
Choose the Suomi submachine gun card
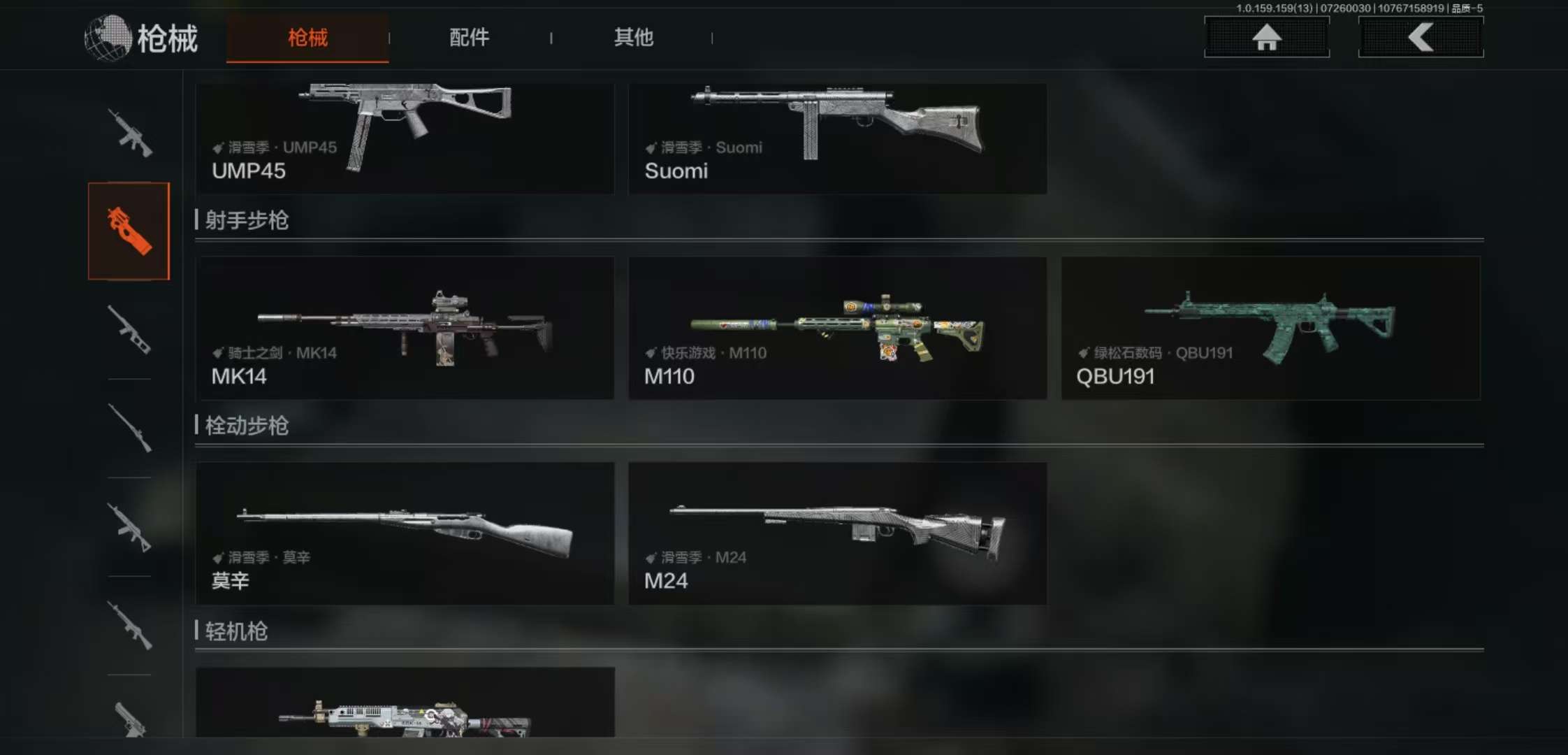coord(837,138)
